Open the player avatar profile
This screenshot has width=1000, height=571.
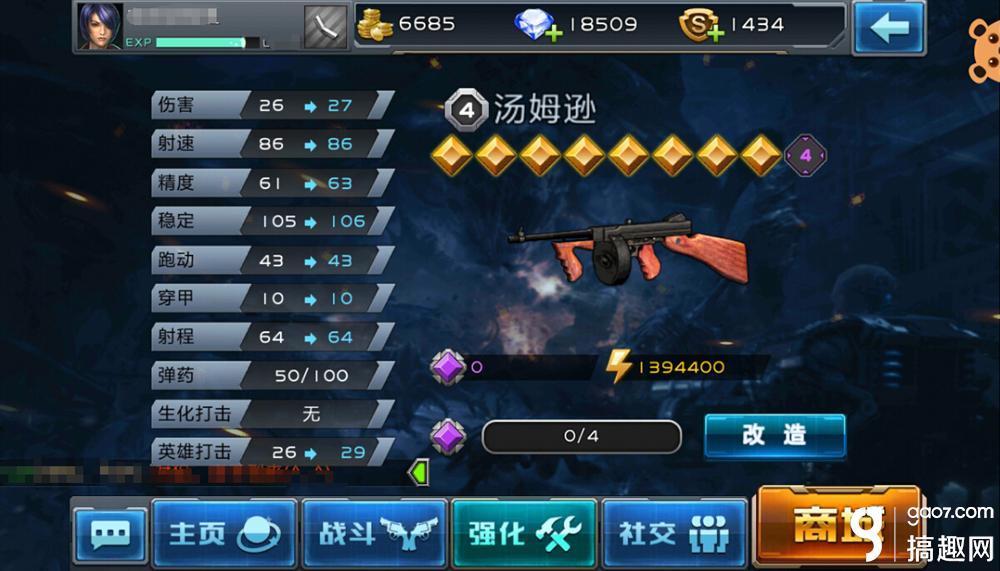[x=100, y=26]
